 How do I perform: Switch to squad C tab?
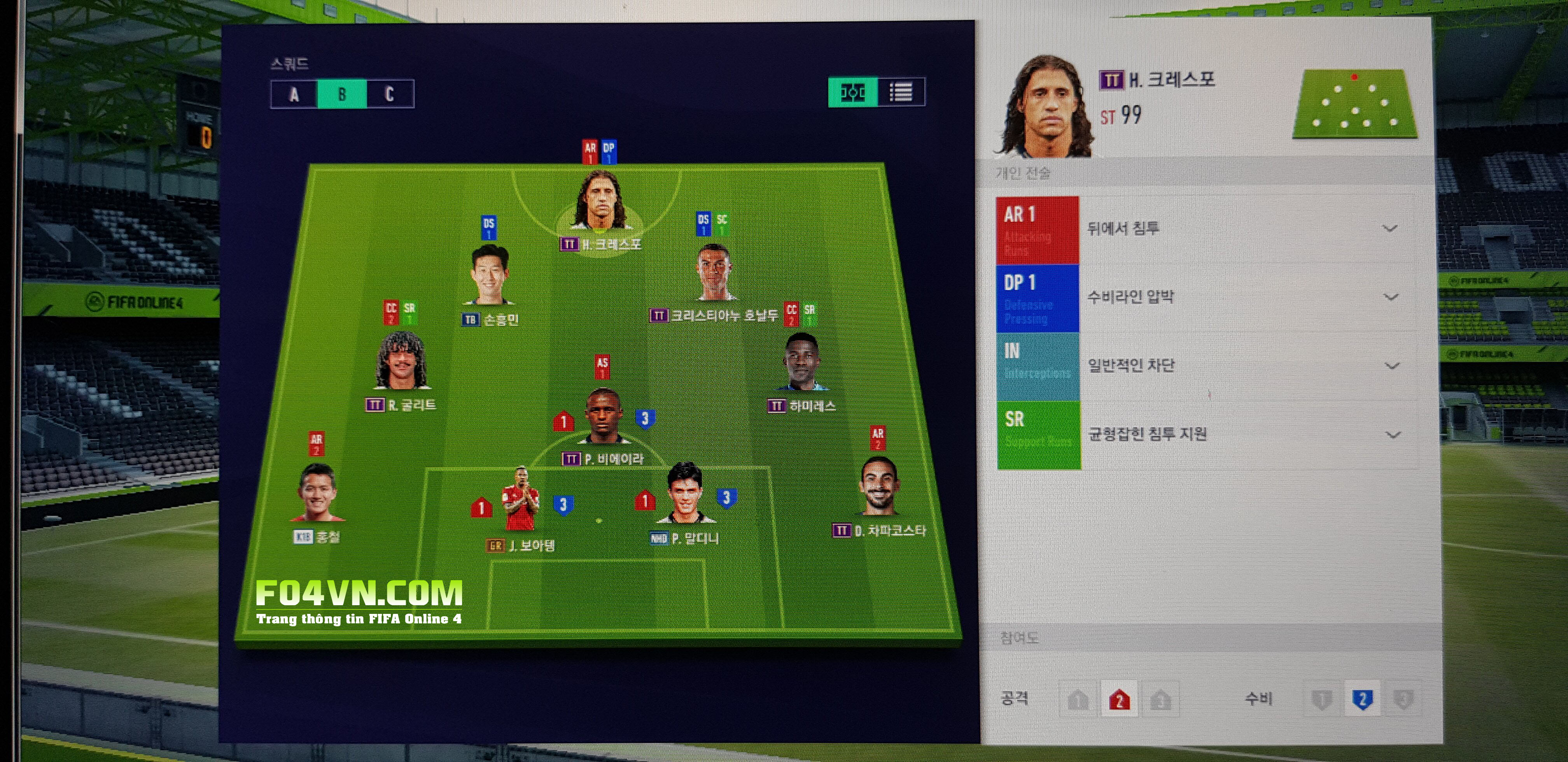(390, 94)
